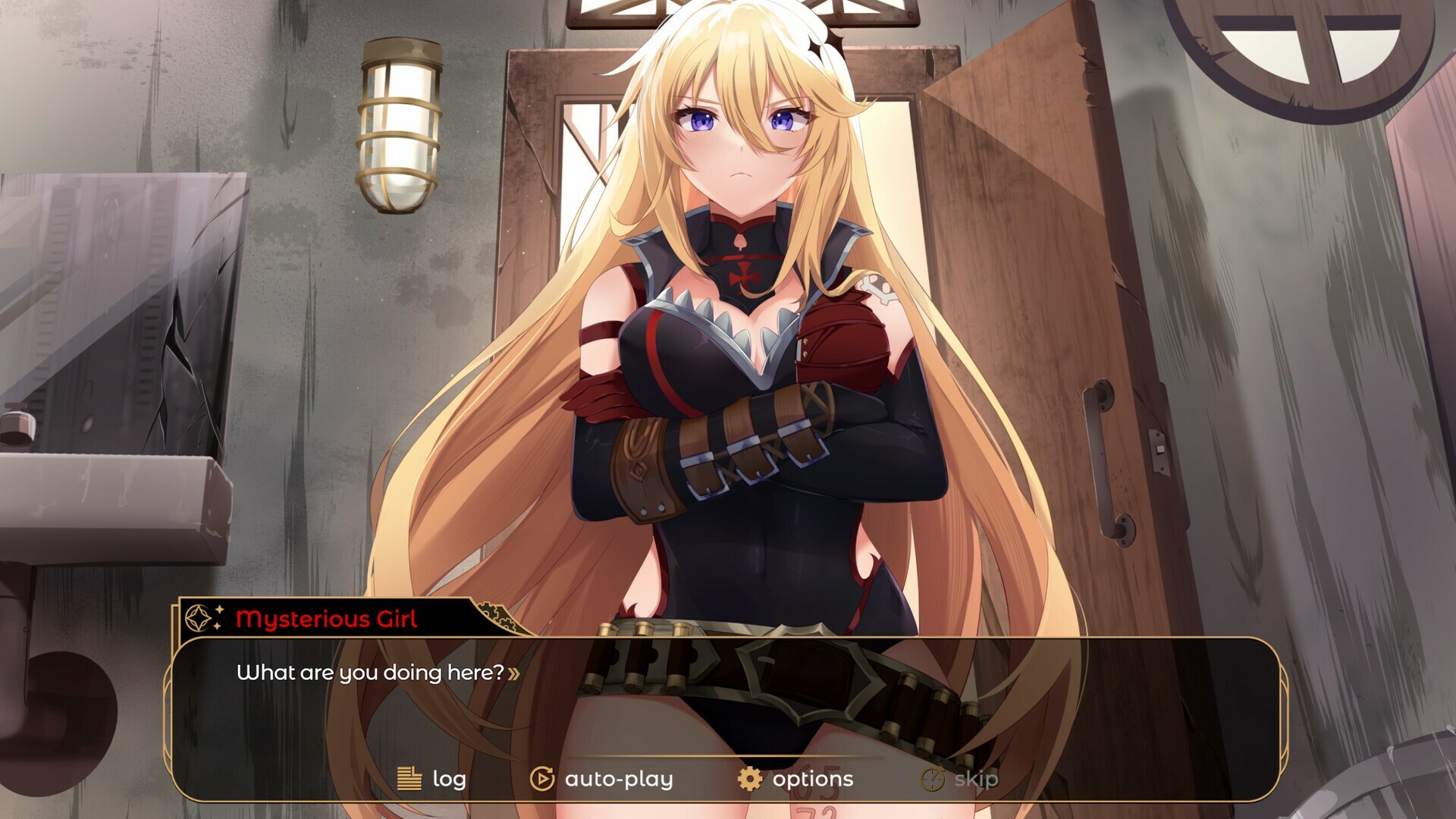1456x819 pixels.
Task: Select the 'skip' menu entry
Action: pyautogui.click(x=974, y=778)
